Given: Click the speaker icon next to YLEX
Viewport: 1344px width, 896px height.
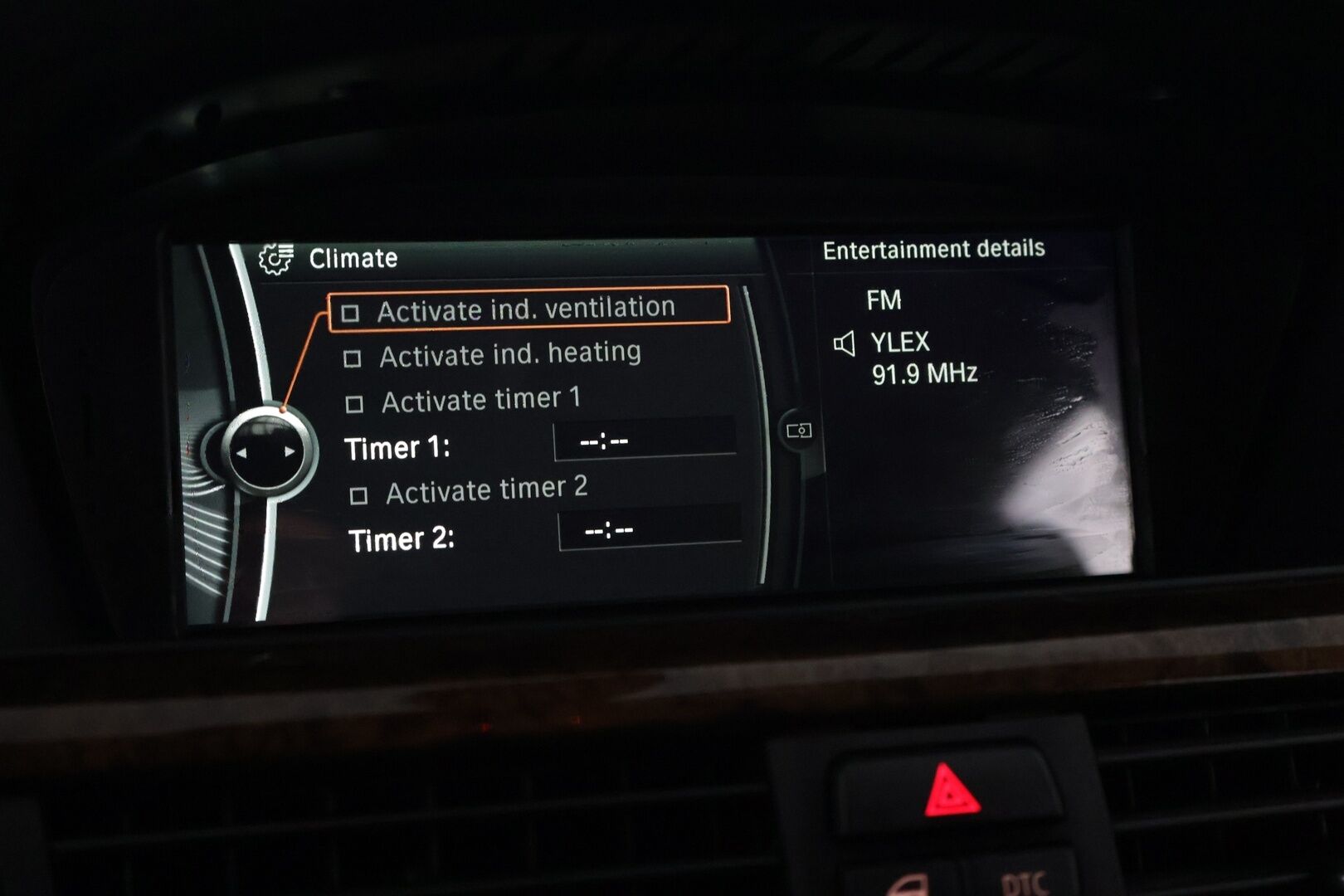Looking at the screenshot, I should pos(847,343).
